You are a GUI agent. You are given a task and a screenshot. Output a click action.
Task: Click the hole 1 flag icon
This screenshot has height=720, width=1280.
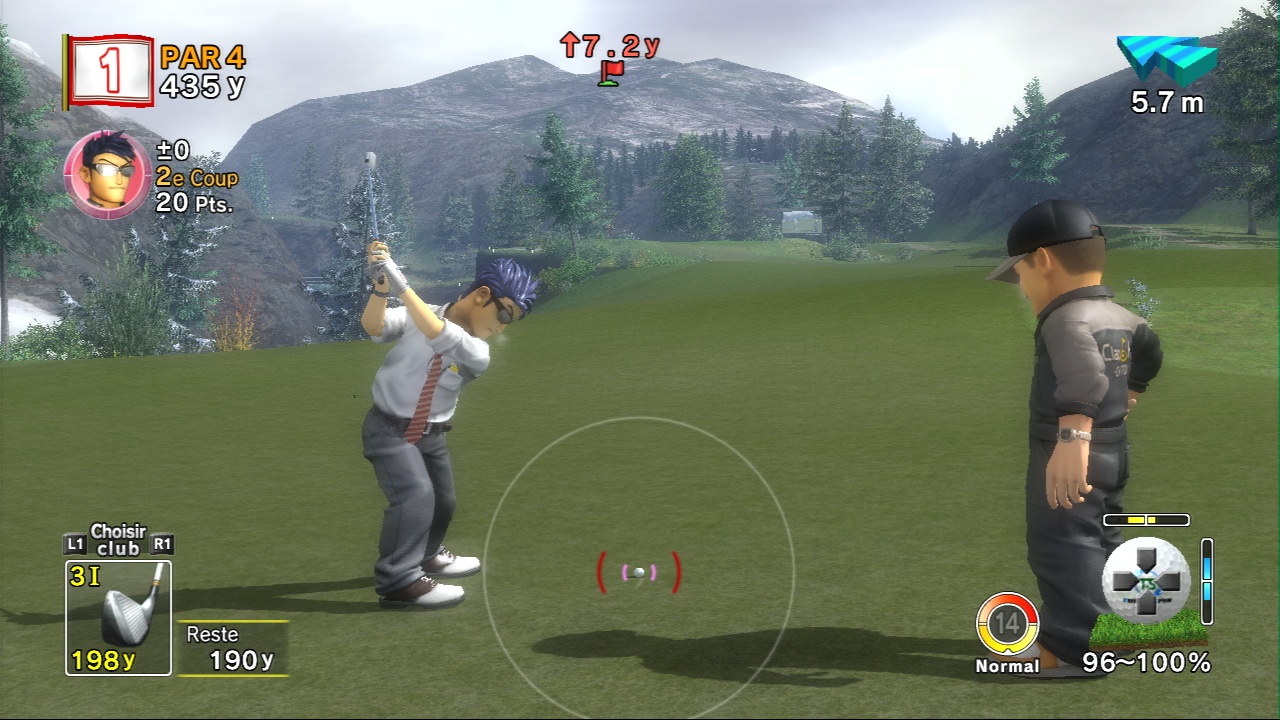click(x=110, y=71)
